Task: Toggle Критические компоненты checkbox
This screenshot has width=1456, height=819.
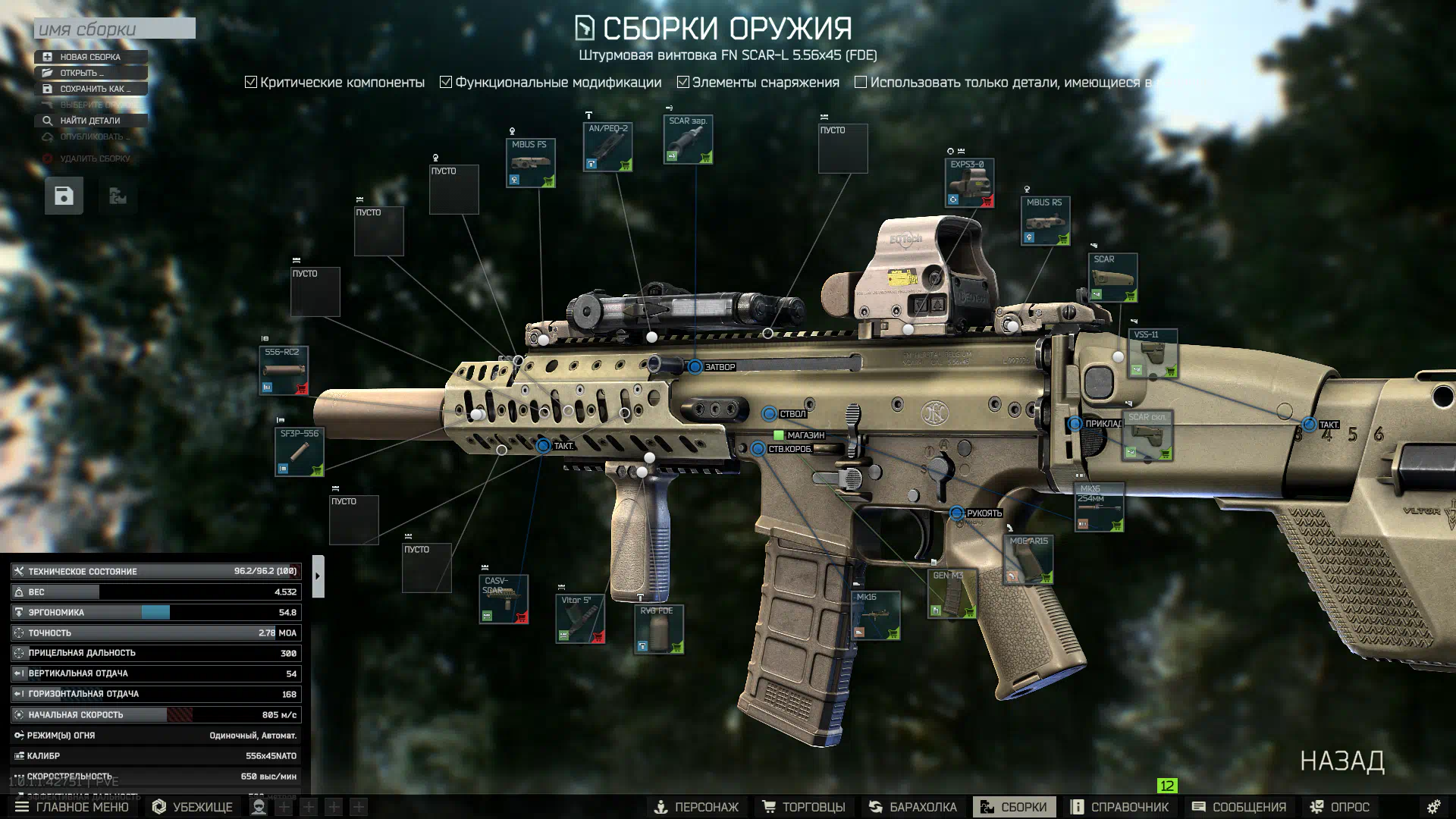Action: pyautogui.click(x=251, y=82)
